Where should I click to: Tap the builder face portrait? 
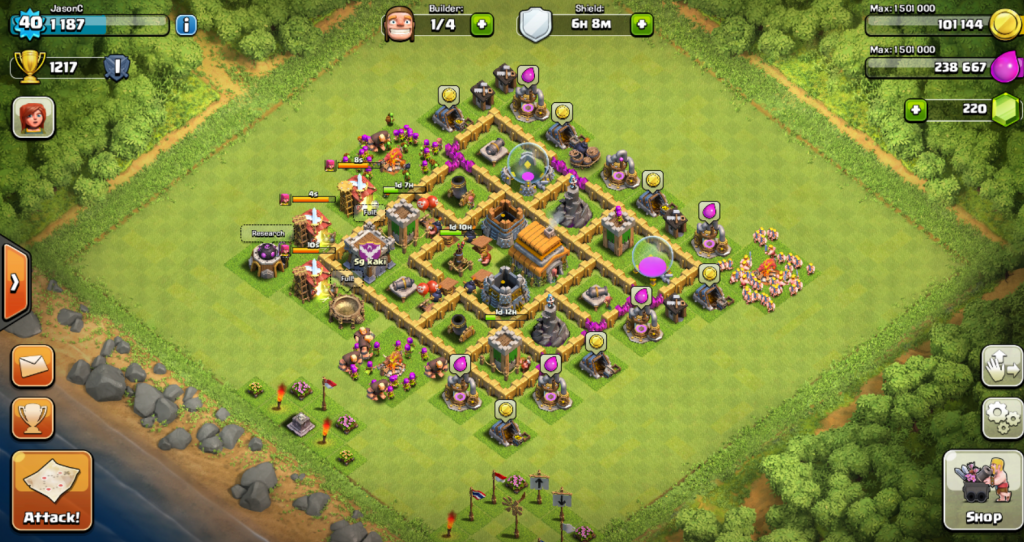pyautogui.click(x=398, y=24)
